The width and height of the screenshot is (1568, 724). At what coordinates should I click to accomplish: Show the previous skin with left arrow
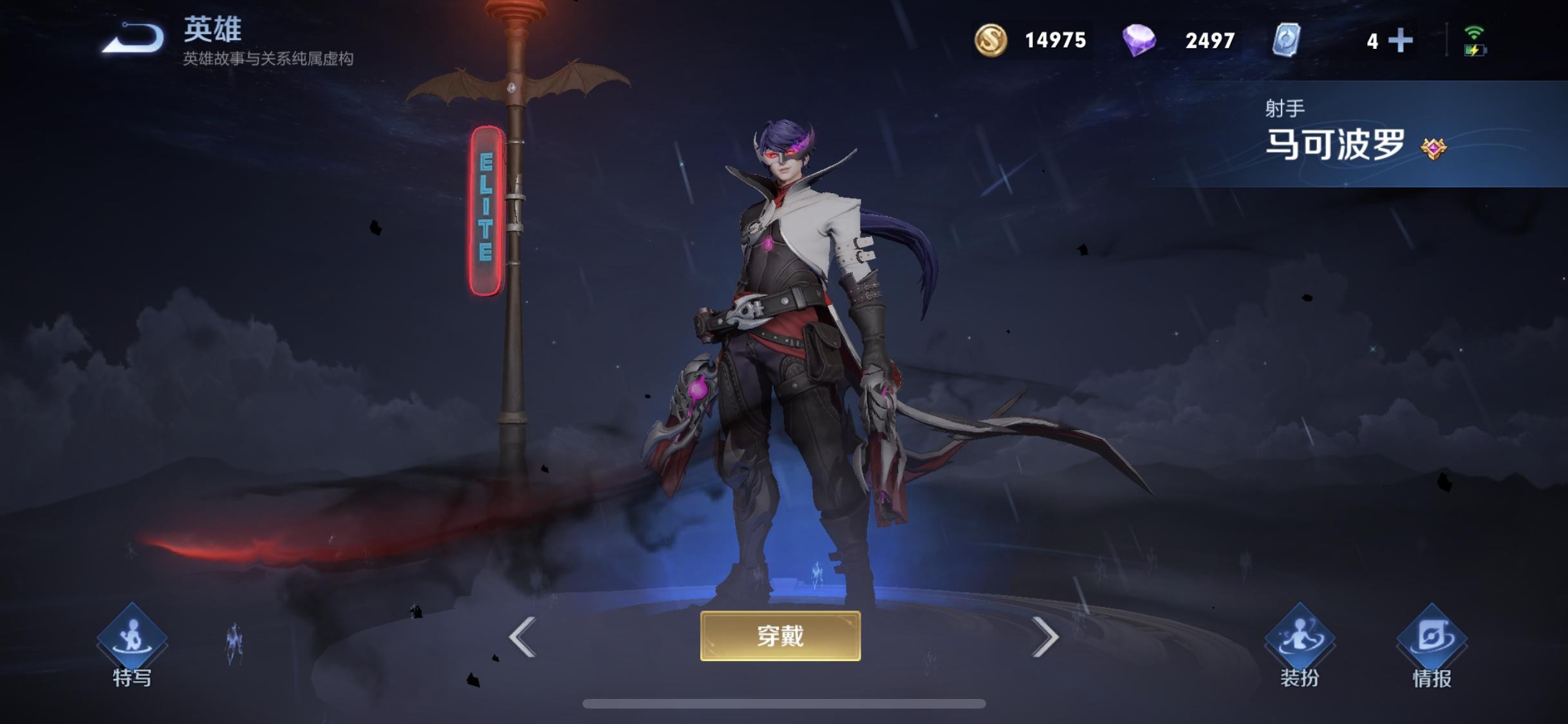pos(522,637)
